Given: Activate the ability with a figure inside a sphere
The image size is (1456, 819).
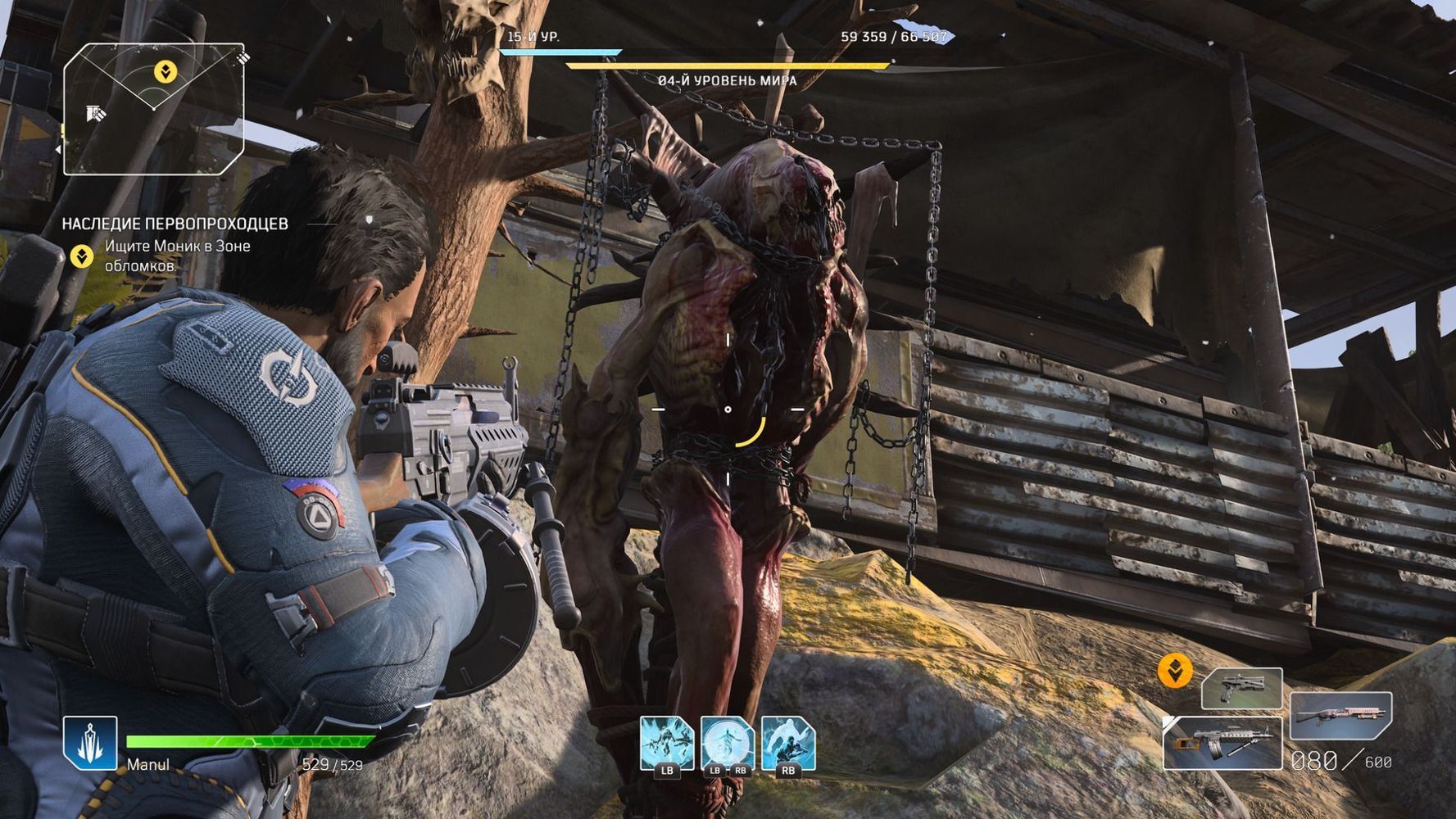Looking at the screenshot, I should [x=727, y=744].
